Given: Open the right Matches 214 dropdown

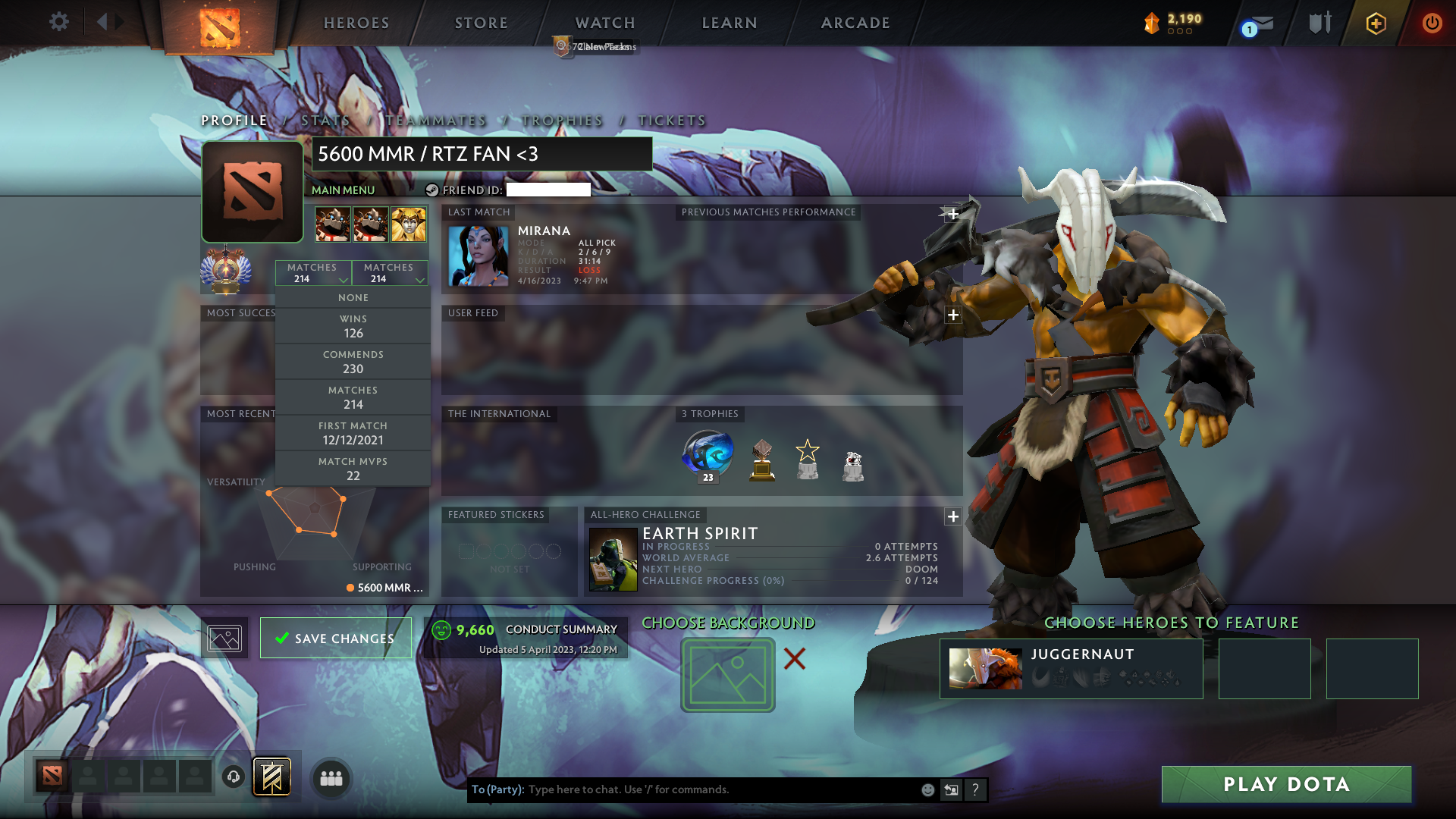Looking at the screenshot, I should click(389, 272).
